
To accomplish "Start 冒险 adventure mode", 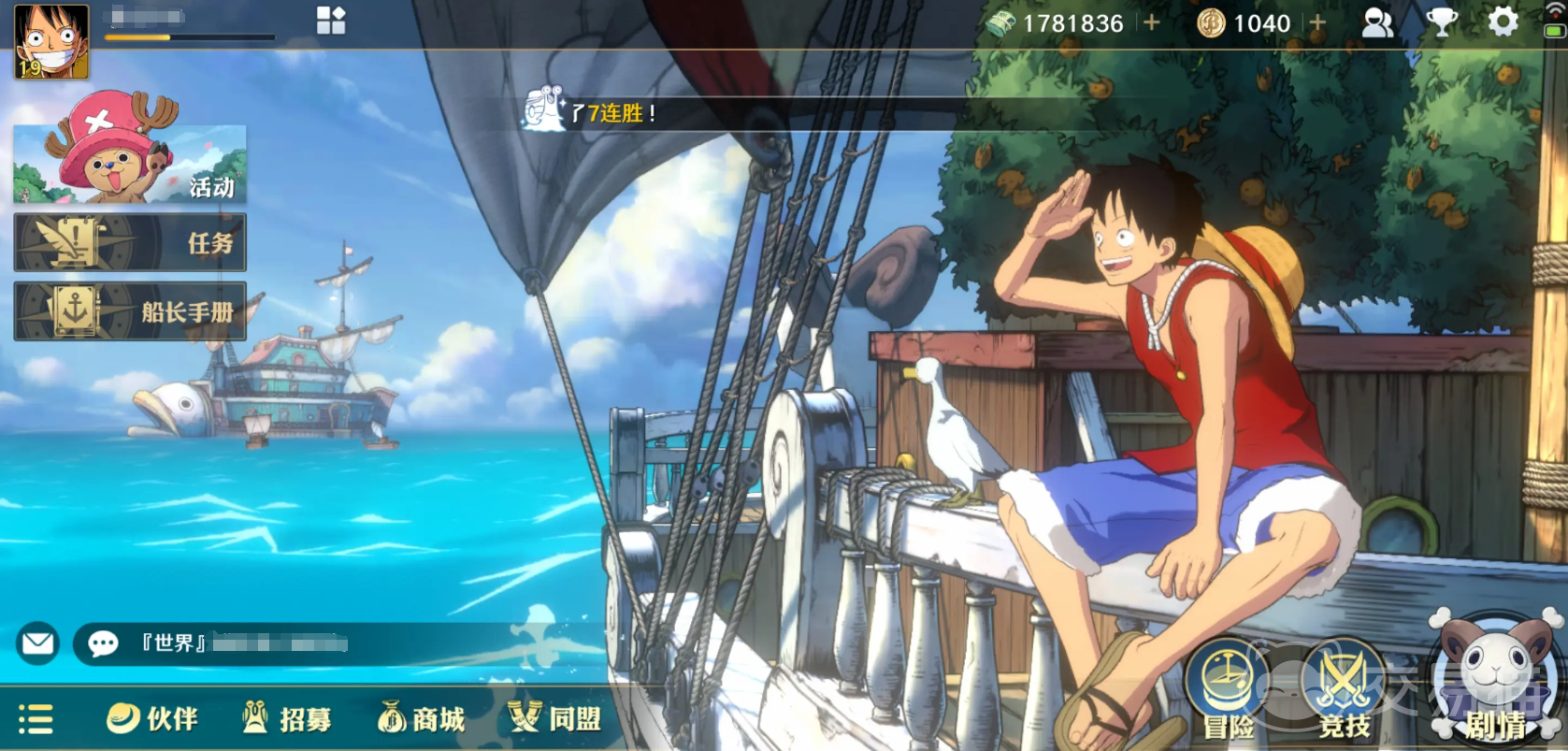I will [1228, 690].
